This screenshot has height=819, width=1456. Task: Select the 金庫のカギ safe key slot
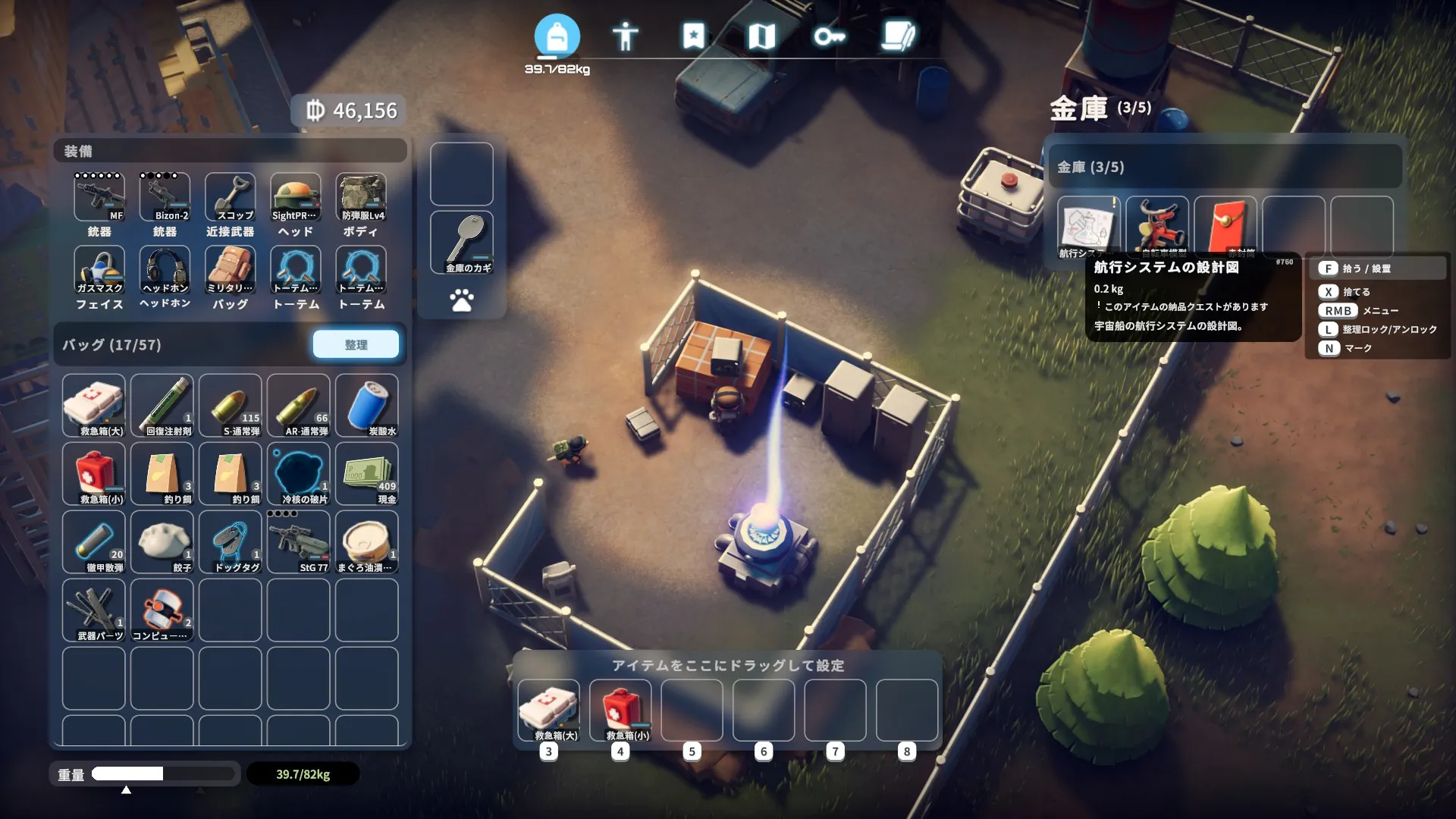(x=462, y=242)
